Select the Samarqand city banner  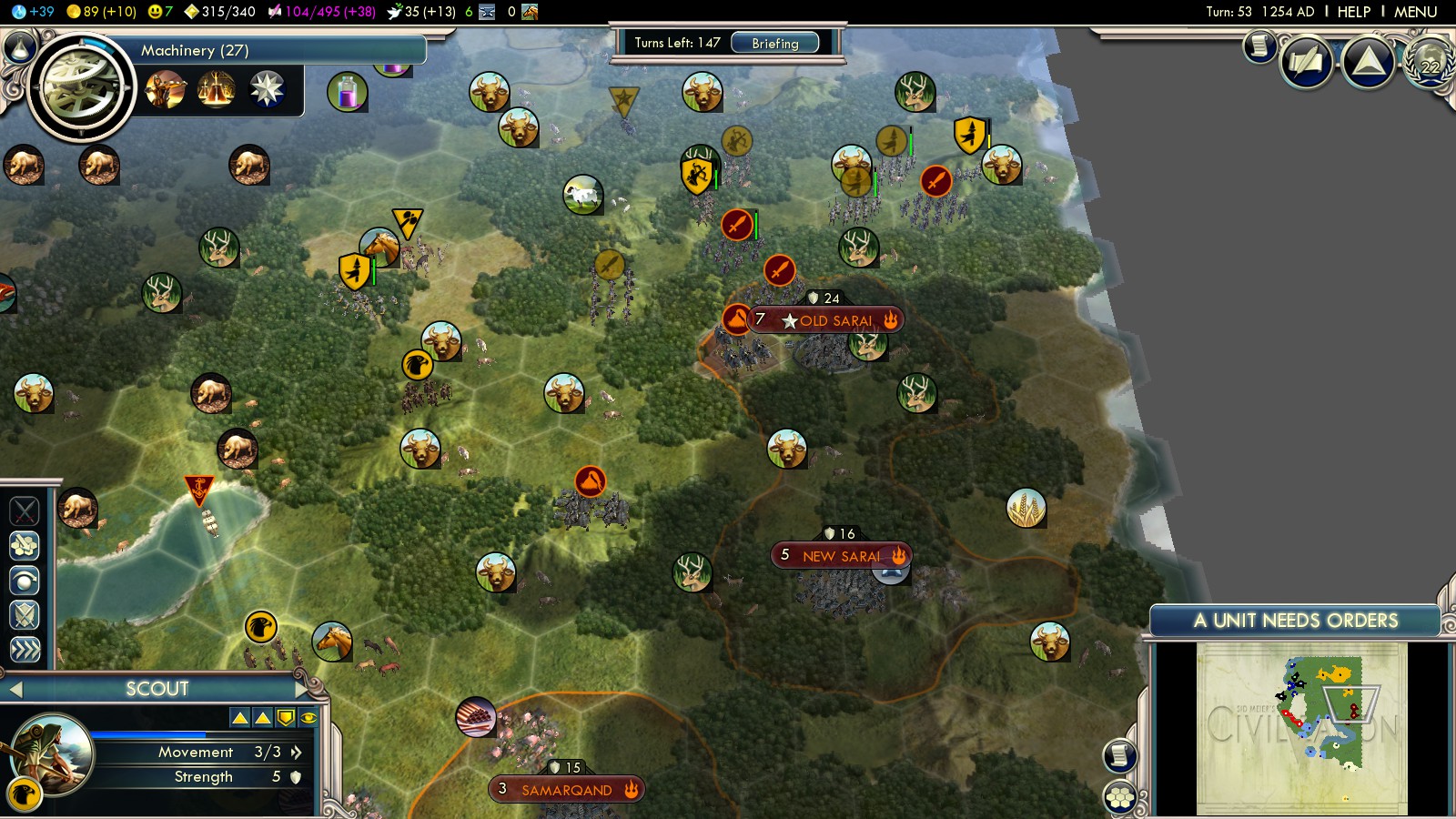tap(566, 790)
